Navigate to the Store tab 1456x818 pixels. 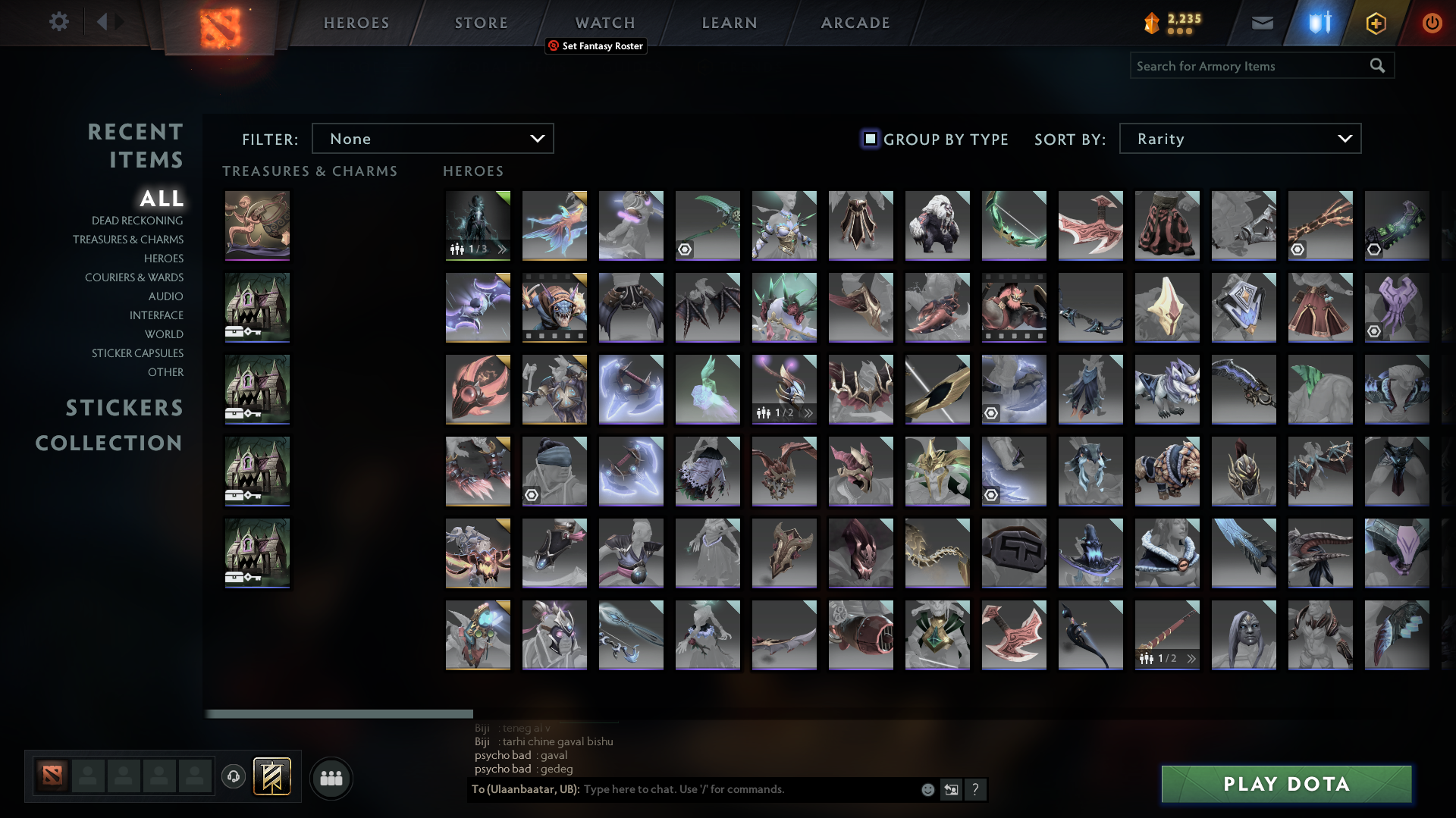(x=481, y=22)
